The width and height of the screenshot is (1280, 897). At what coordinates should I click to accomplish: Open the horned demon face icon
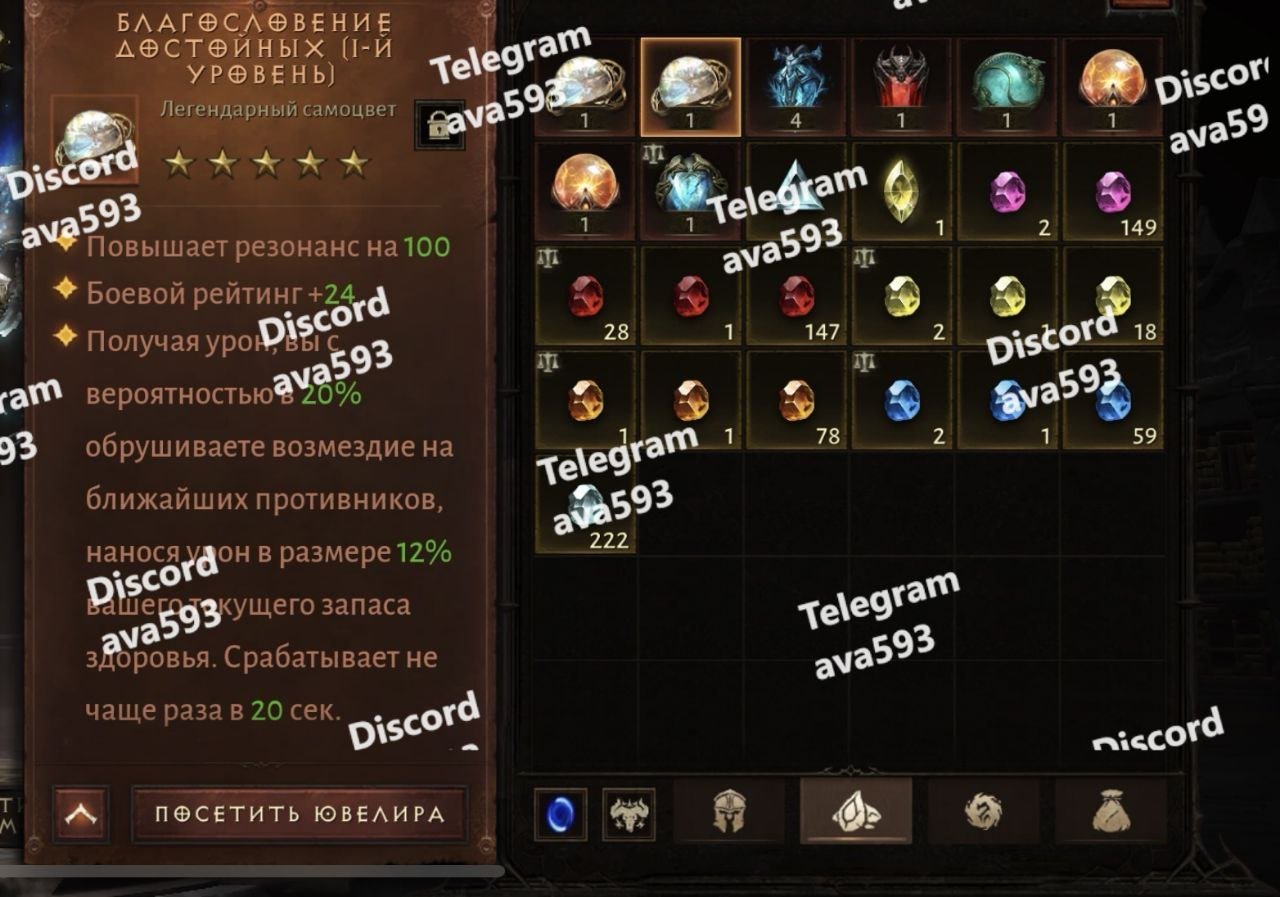coord(629,814)
